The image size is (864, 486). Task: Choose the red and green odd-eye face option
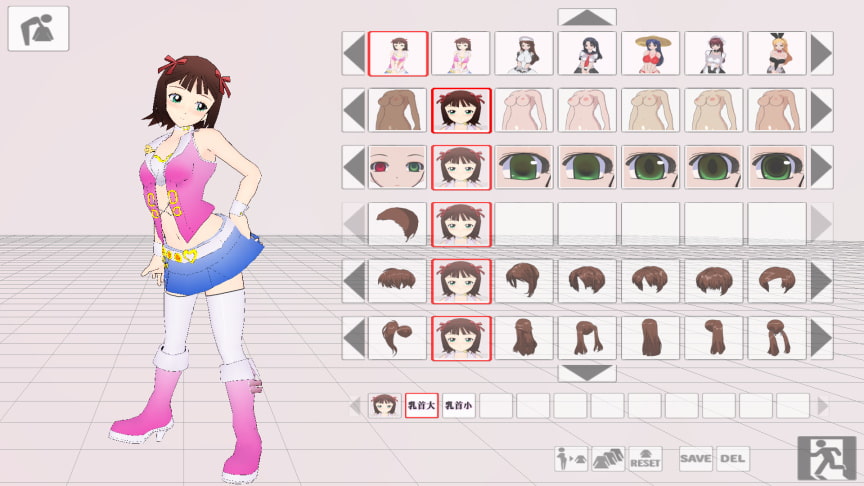click(x=397, y=167)
